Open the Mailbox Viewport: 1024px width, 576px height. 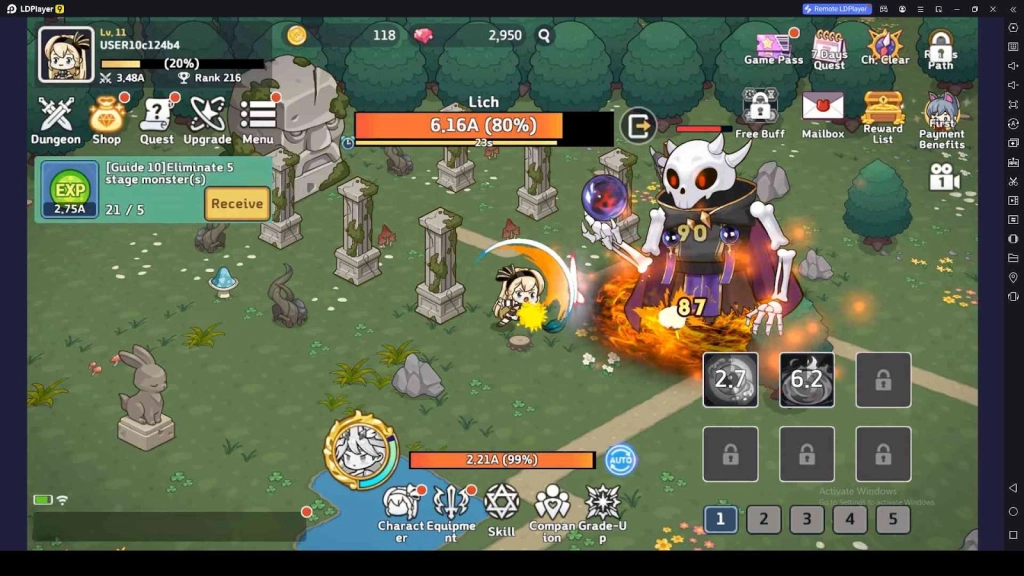click(823, 112)
